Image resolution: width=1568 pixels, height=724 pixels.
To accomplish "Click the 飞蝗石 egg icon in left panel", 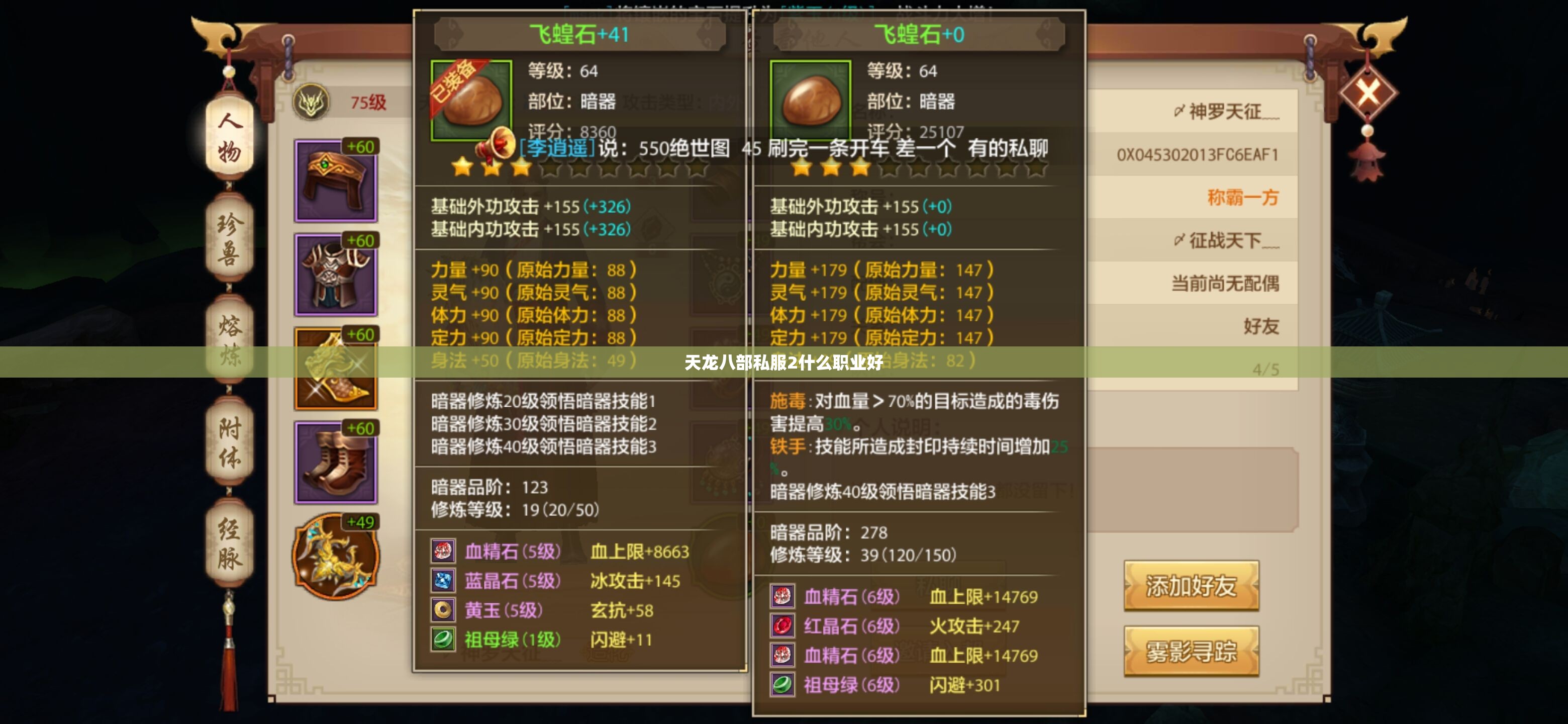I will pyautogui.click(x=472, y=99).
